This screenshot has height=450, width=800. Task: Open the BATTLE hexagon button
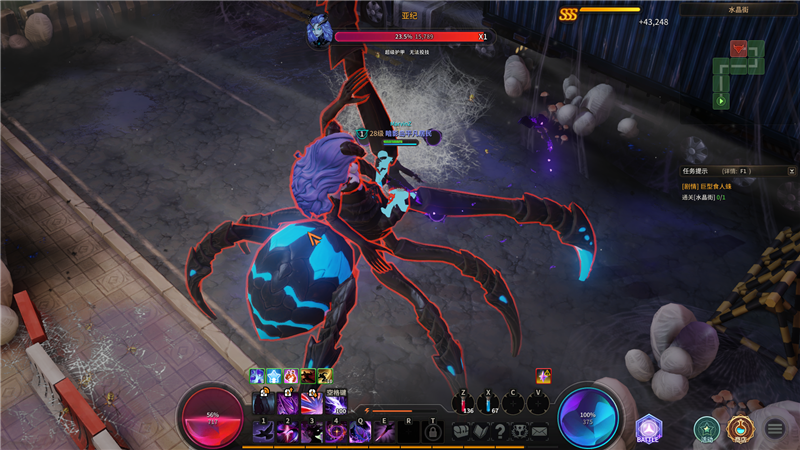click(648, 429)
